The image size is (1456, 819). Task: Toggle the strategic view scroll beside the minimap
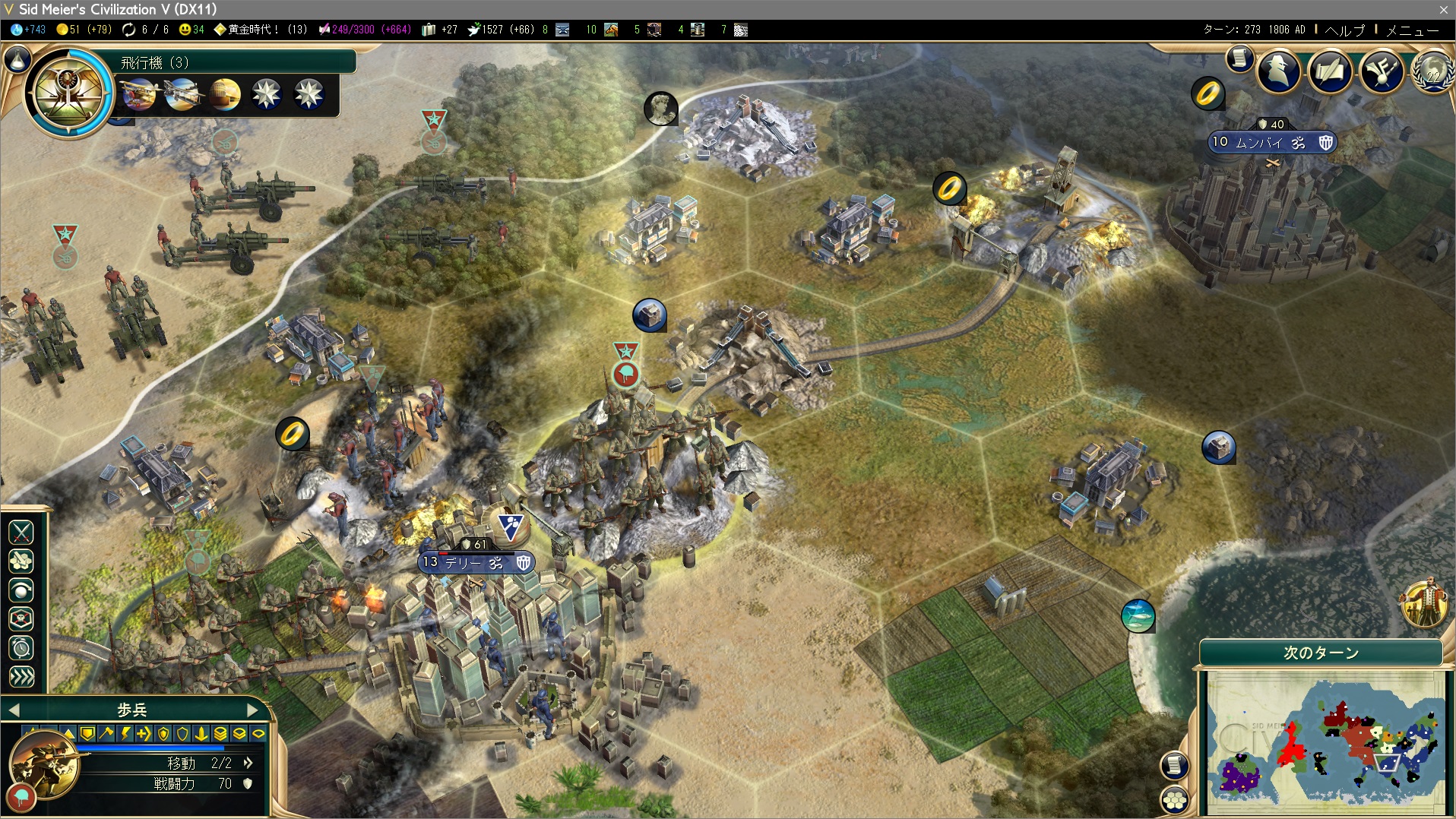1175,764
